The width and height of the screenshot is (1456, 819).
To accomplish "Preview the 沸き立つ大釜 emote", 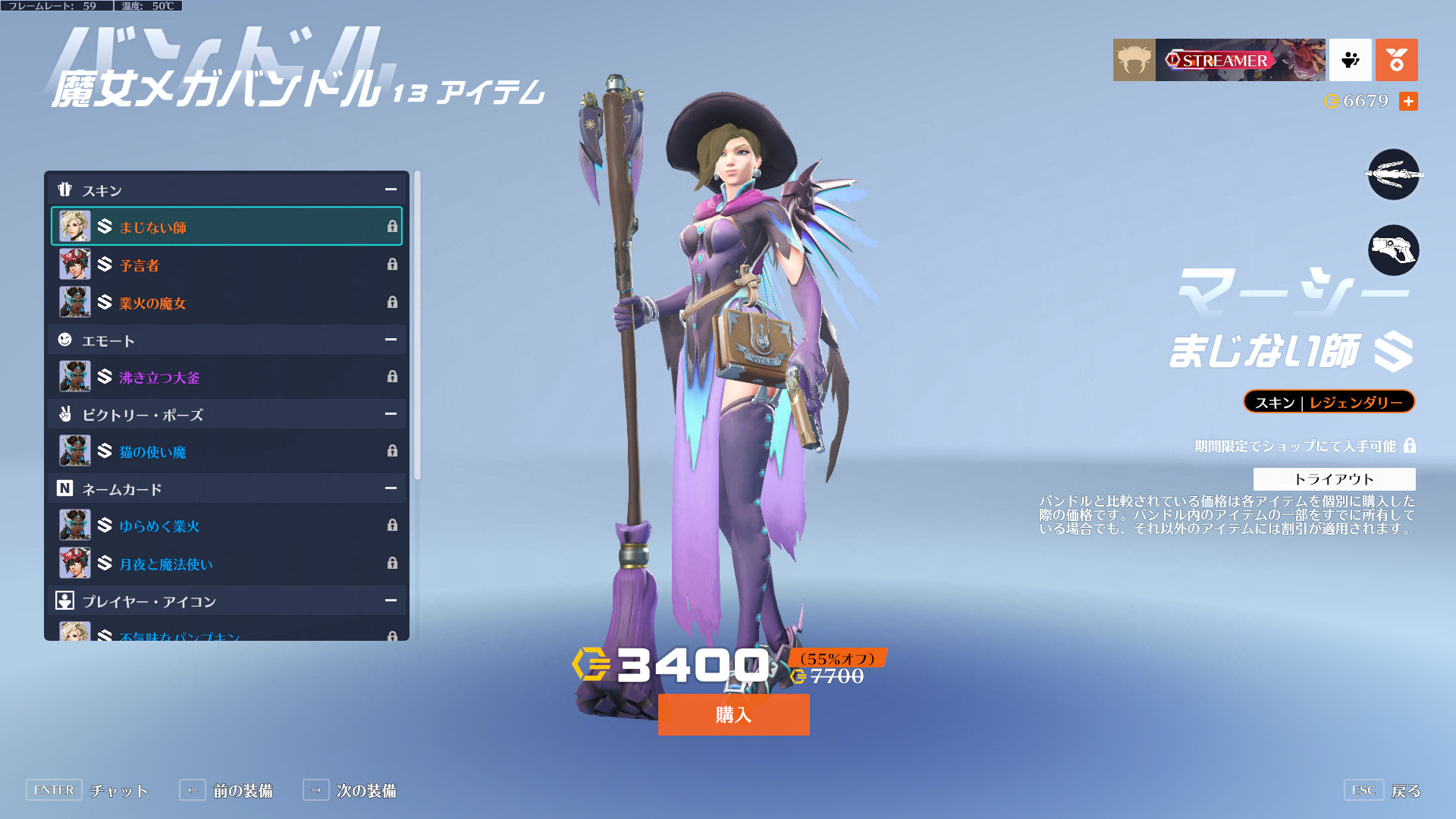I will [226, 377].
